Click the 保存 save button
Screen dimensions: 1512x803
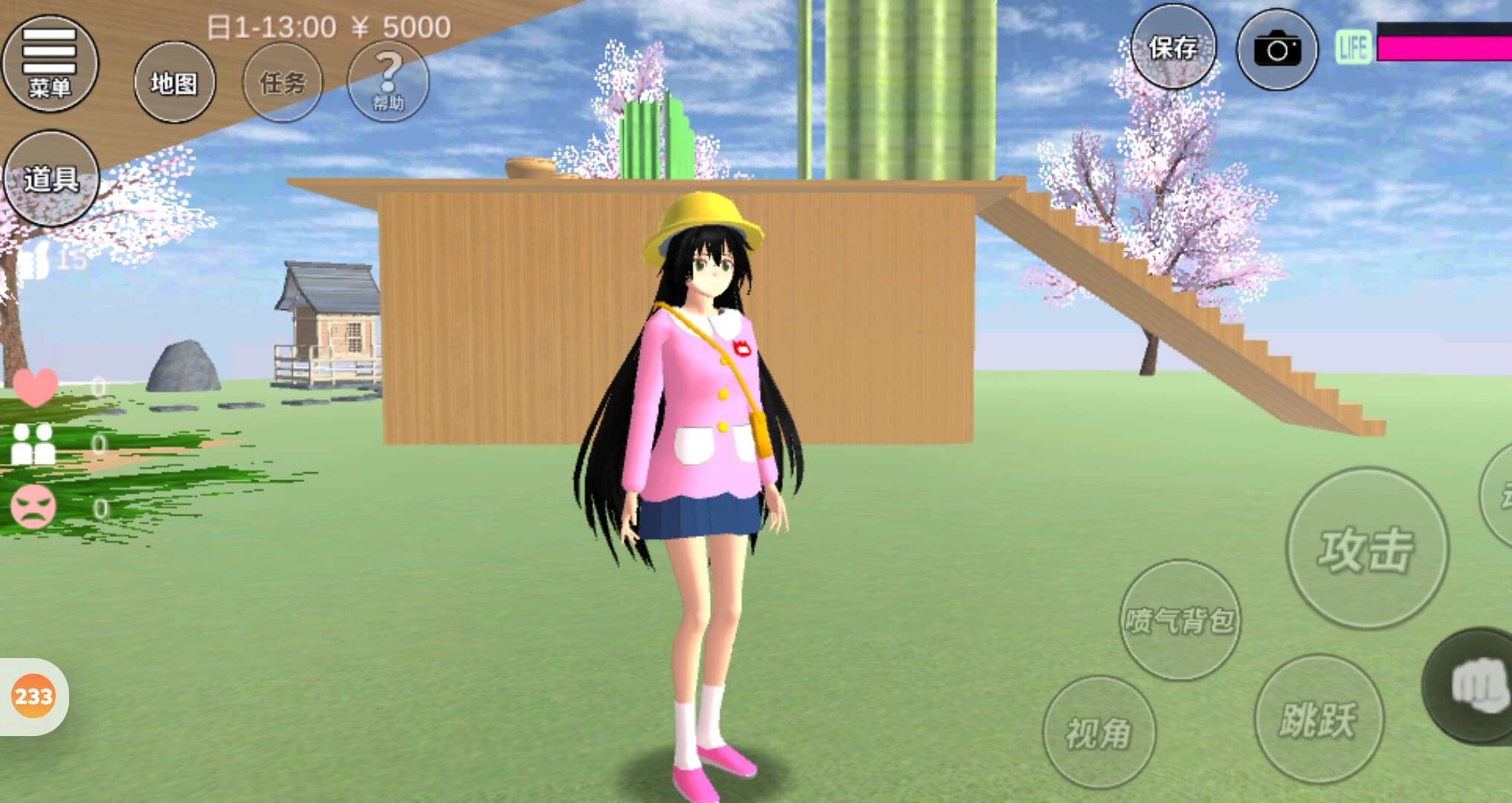1174,48
